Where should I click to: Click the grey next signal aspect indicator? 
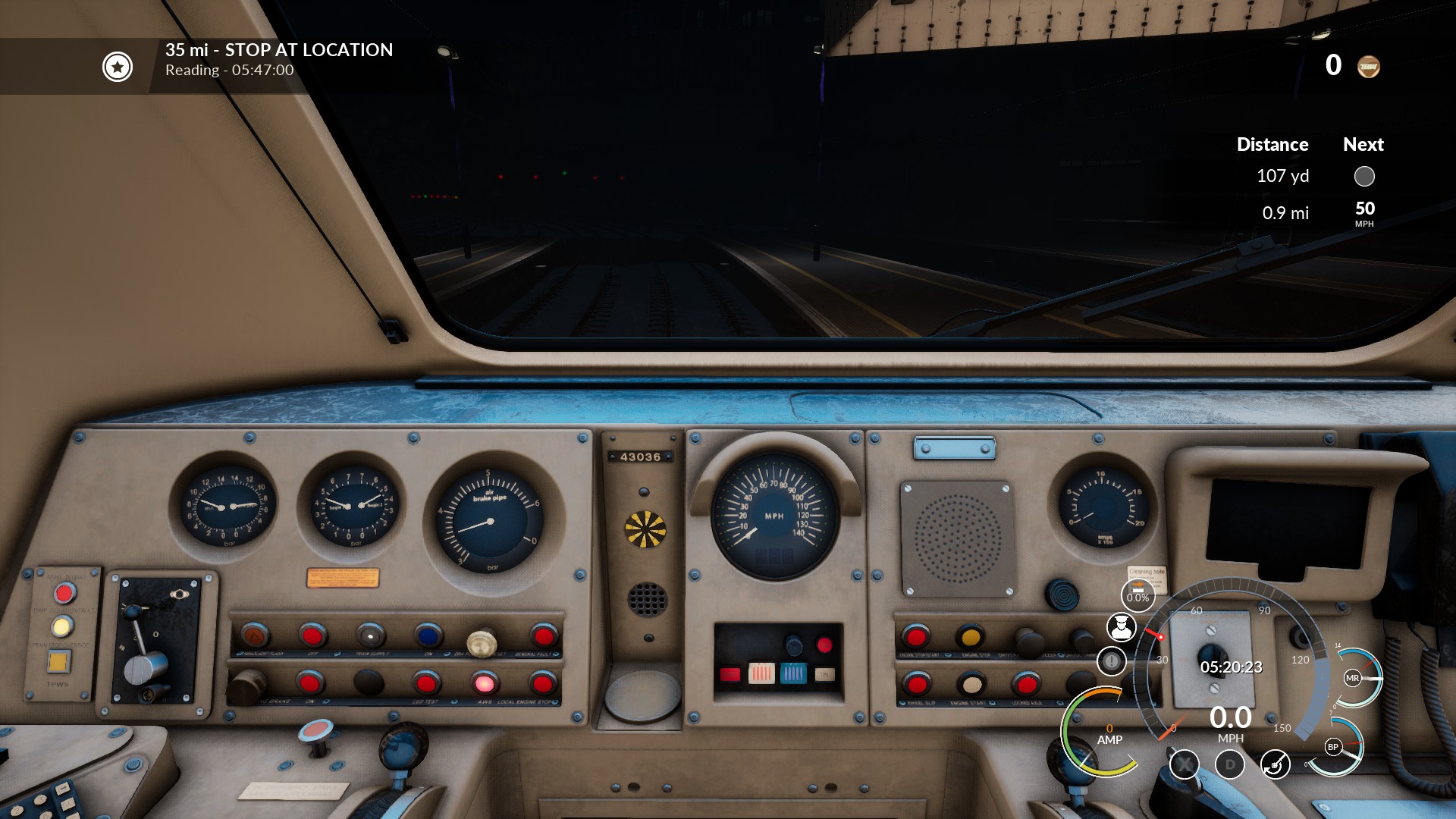click(x=1364, y=177)
